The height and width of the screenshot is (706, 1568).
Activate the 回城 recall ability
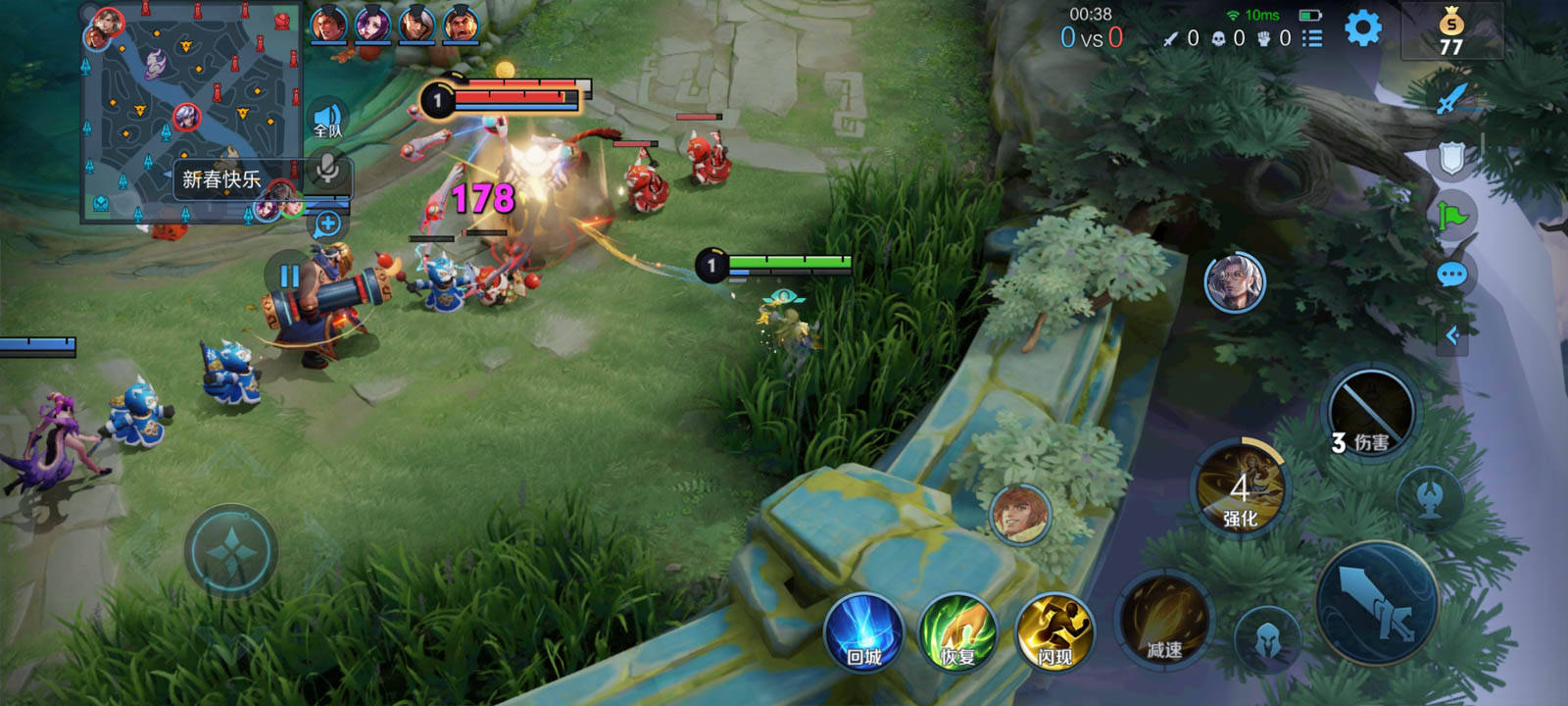(863, 632)
